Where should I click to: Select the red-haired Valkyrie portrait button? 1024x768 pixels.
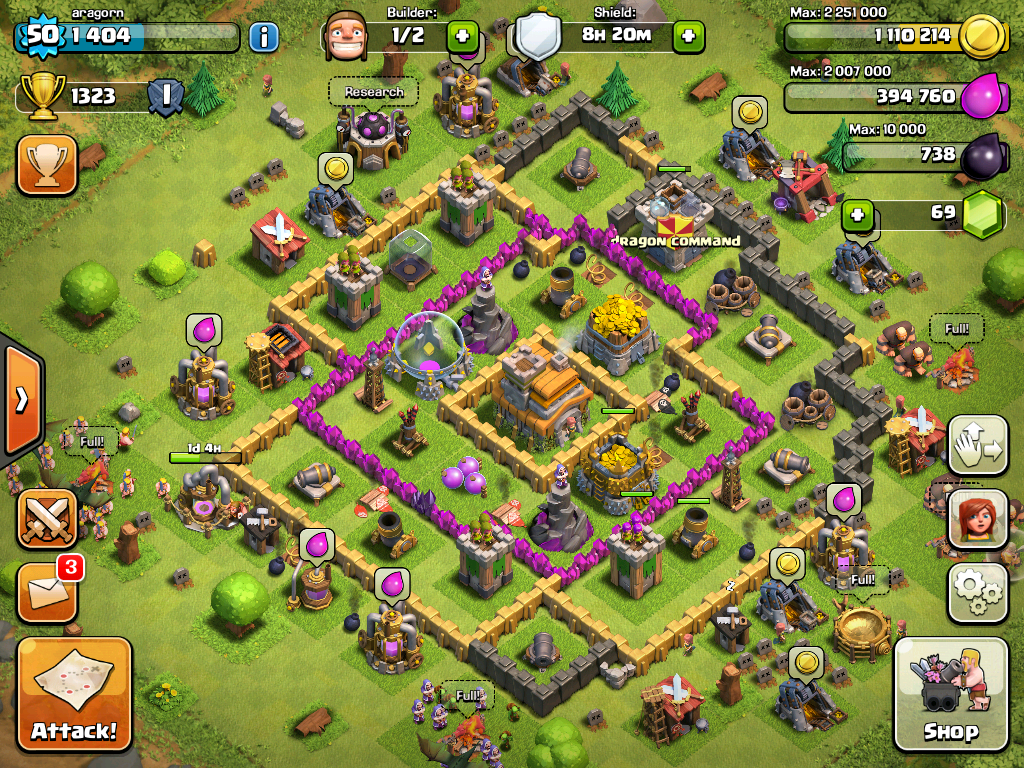(977, 519)
